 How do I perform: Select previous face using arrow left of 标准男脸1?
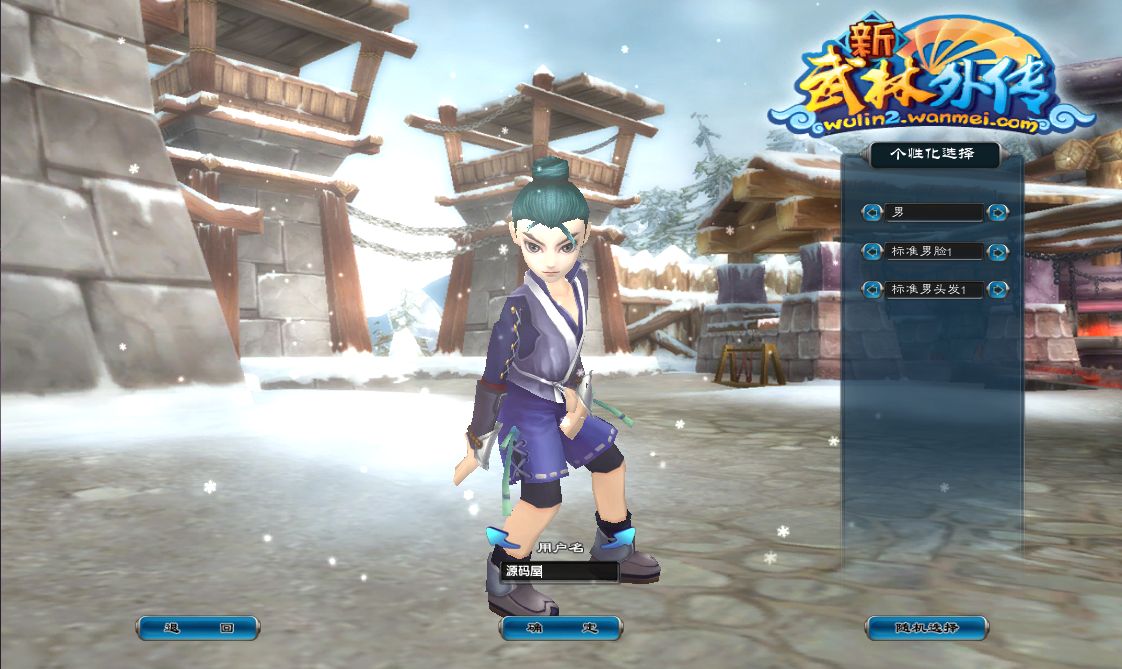pos(873,251)
